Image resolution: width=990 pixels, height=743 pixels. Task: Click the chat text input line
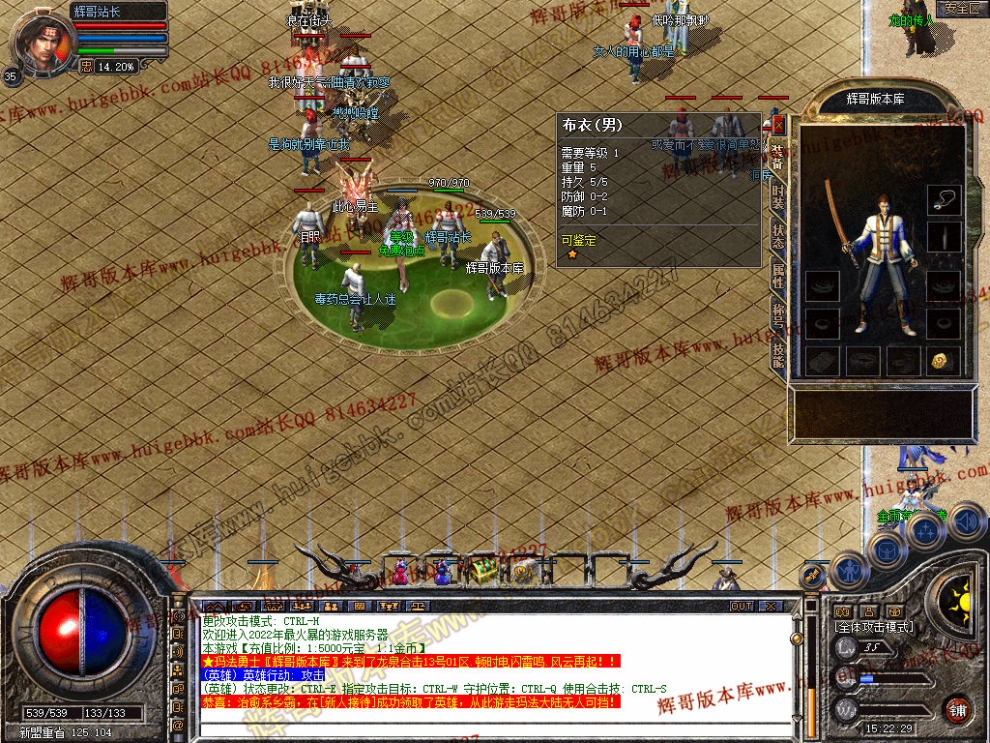coord(500,724)
